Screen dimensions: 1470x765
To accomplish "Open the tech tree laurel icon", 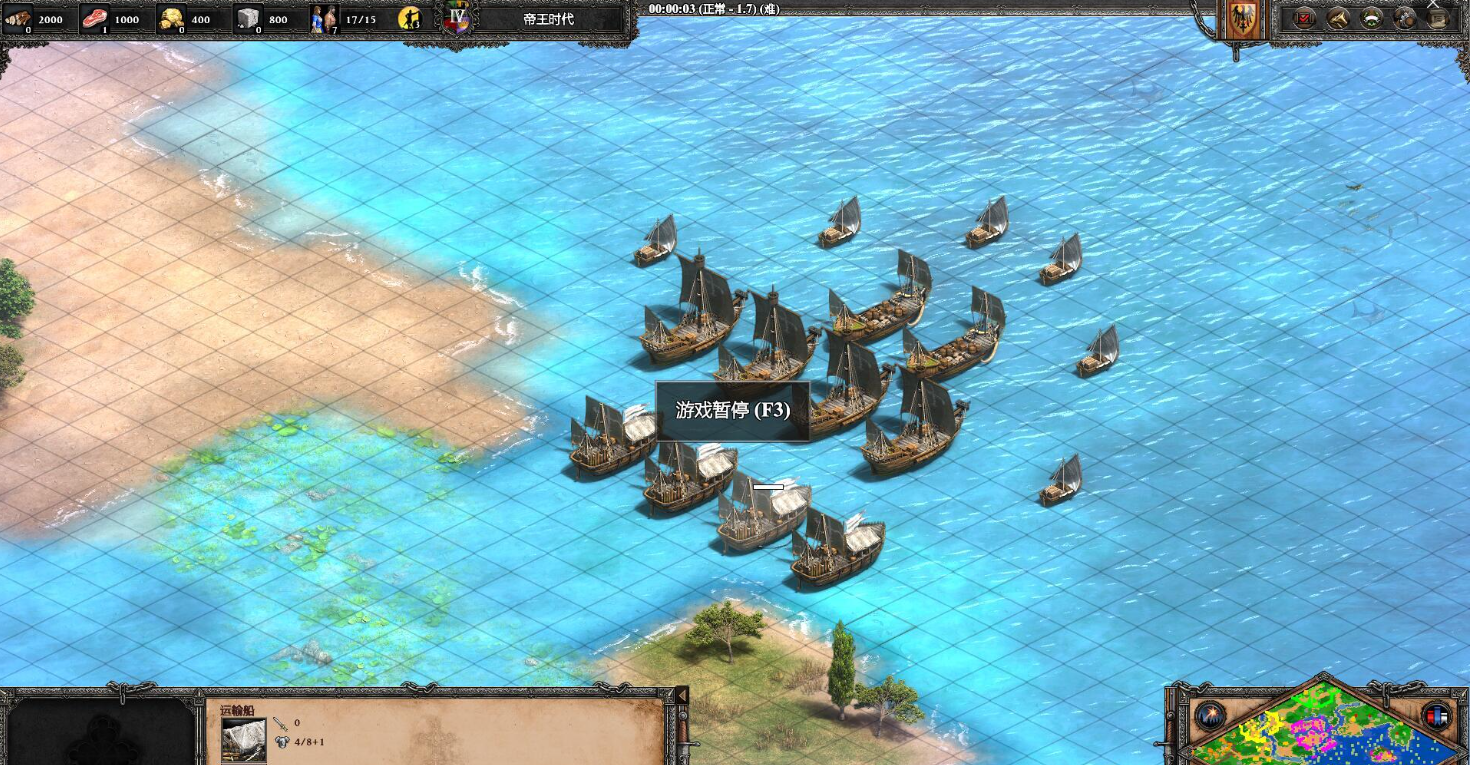I will pyautogui.click(x=1373, y=18).
